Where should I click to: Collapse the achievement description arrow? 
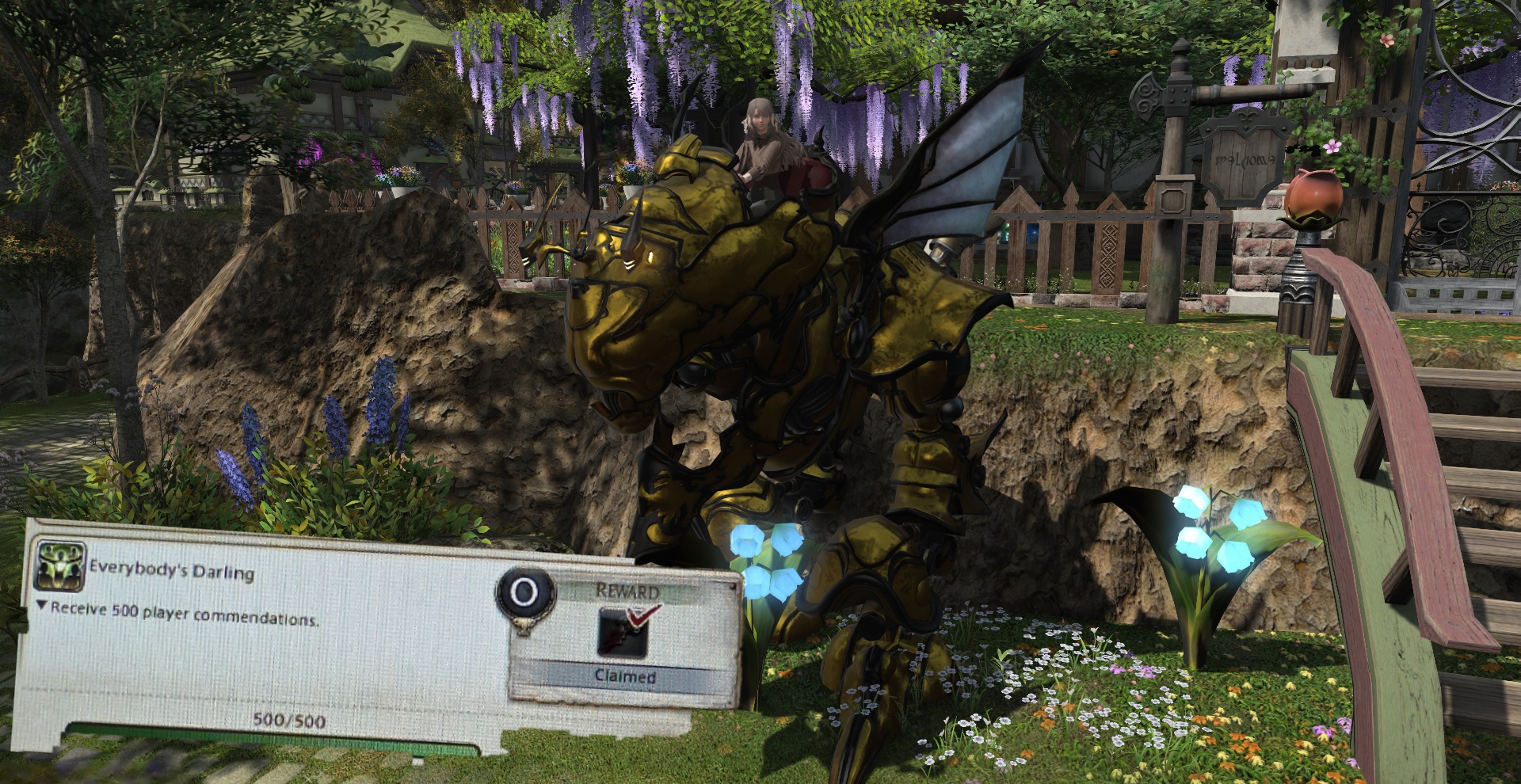(x=42, y=606)
